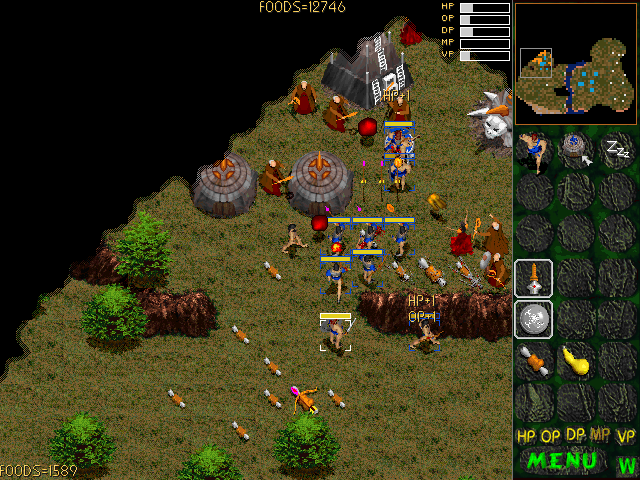Activate the sleep Zzz command

[x=619, y=150]
